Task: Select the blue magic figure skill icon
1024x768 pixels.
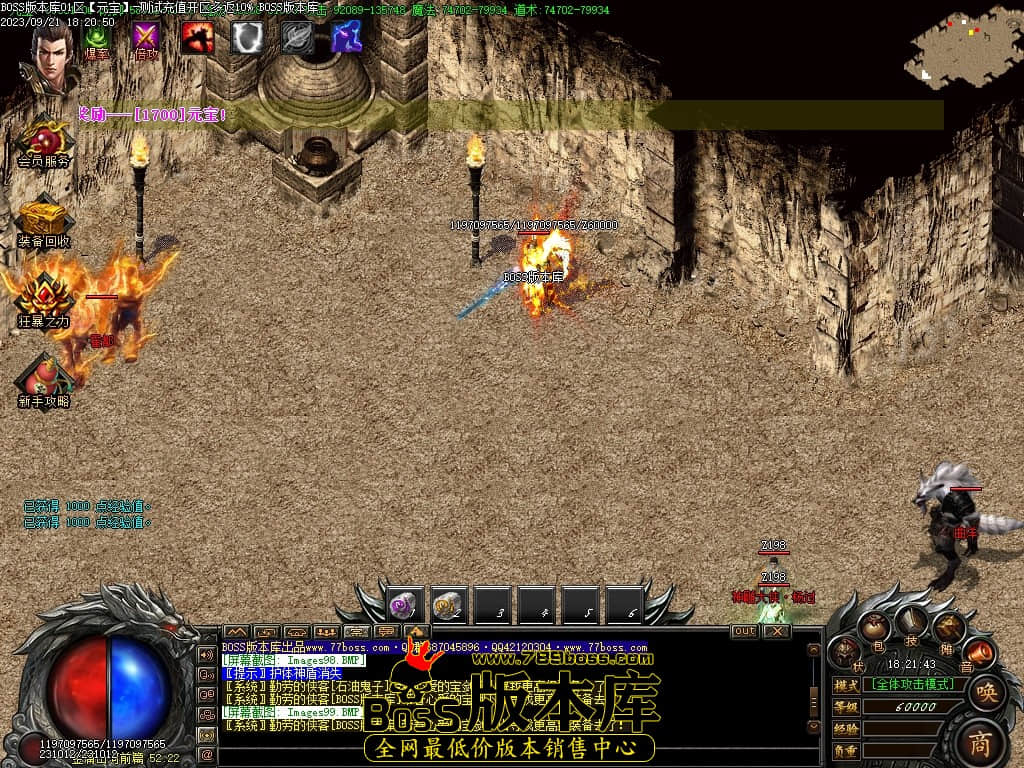Action: pos(347,38)
